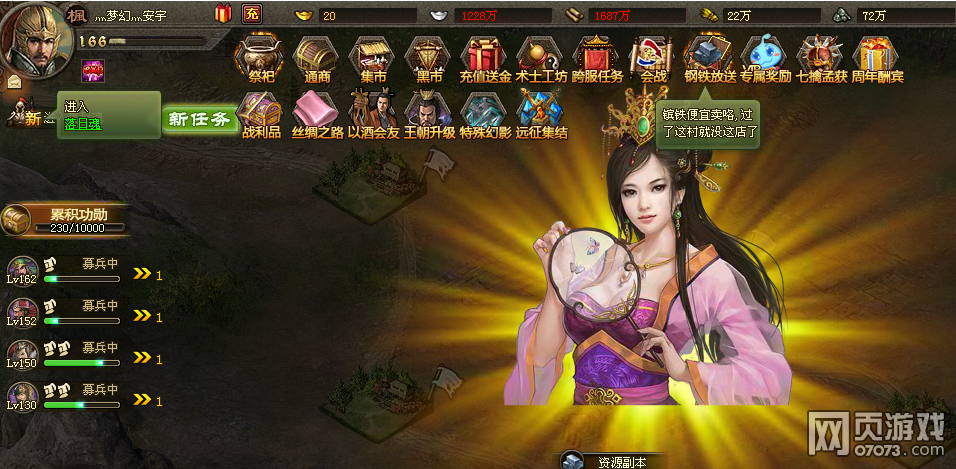Open the 祭祀 sacrifice menu

[x=260, y=57]
